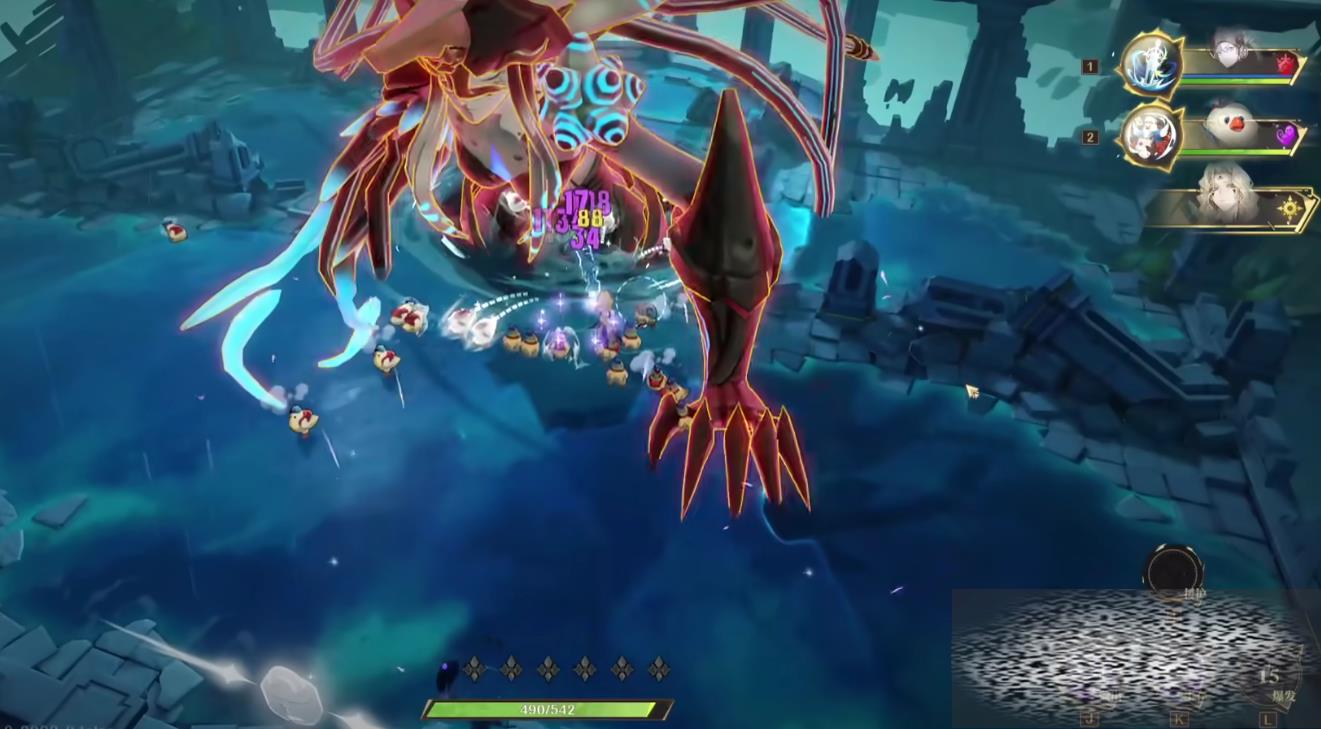Image resolution: width=1321 pixels, height=729 pixels.
Task: Activate the dark circular skill button
Action: tap(1173, 571)
